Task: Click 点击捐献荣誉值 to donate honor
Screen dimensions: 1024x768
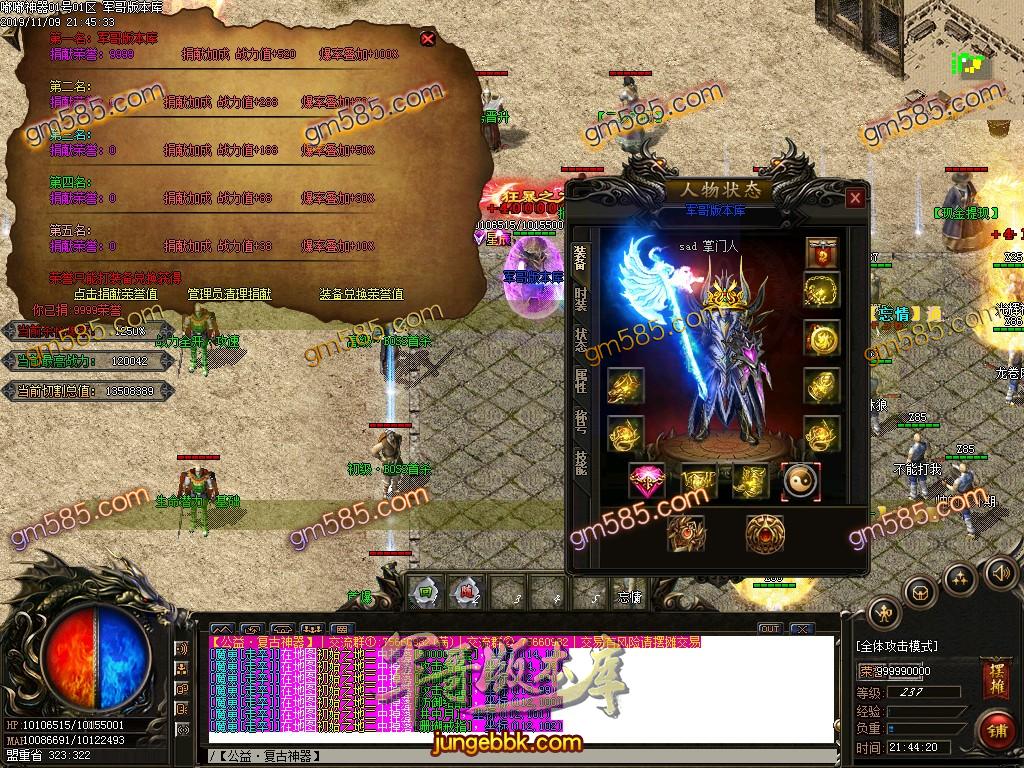Action: pyautogui.click(x=115, y=294)
